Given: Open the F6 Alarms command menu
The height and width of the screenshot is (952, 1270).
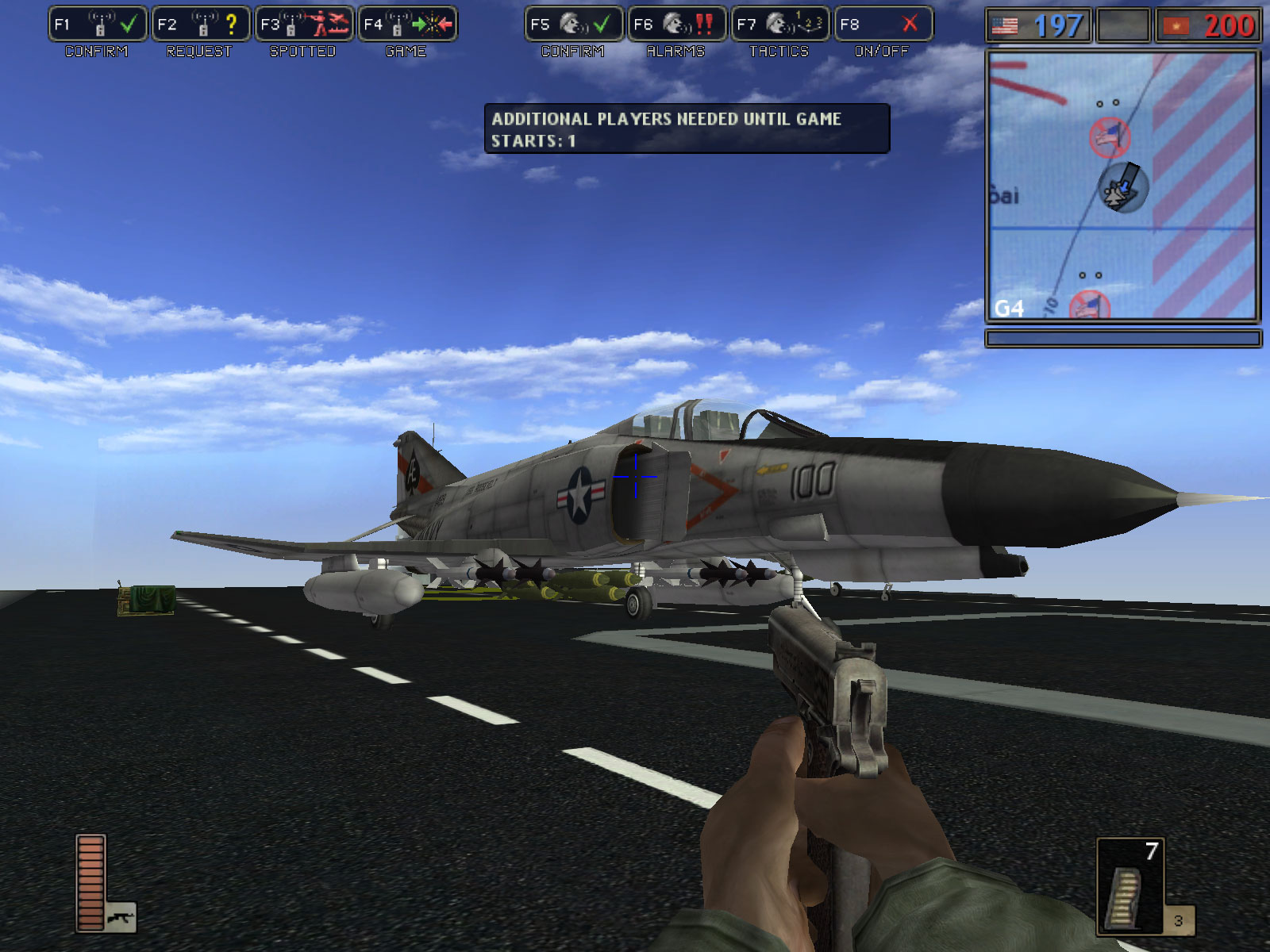Looking at the screenshot, I should click(676, 25).
